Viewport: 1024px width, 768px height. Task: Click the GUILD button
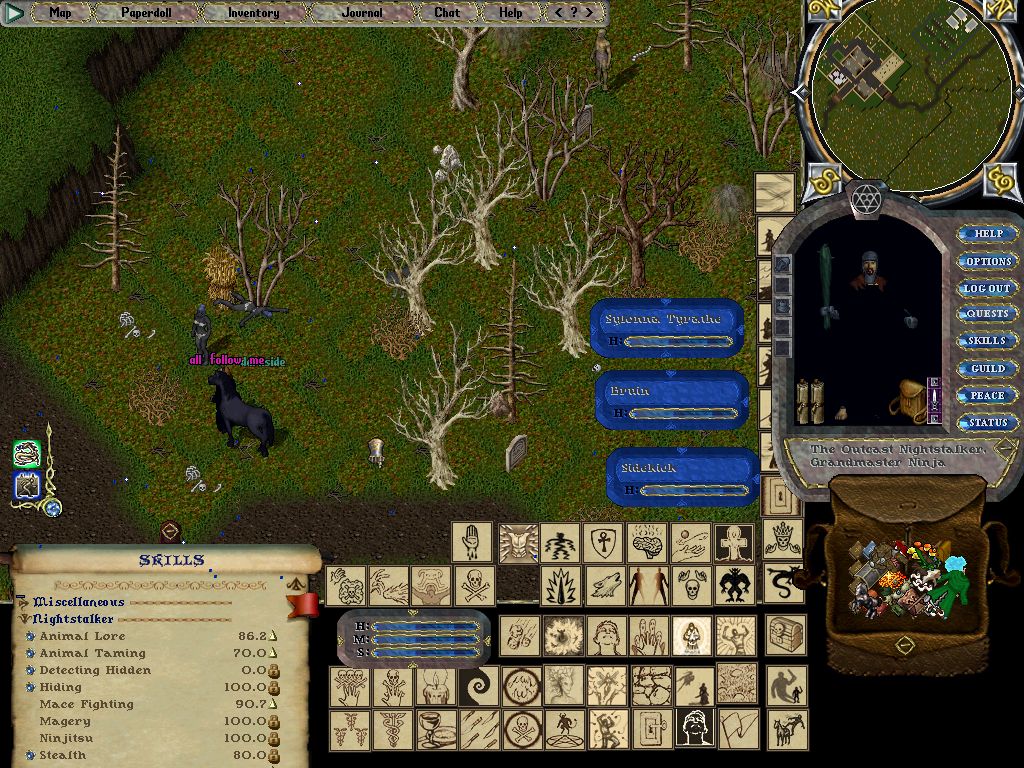[x=988, y=369]
